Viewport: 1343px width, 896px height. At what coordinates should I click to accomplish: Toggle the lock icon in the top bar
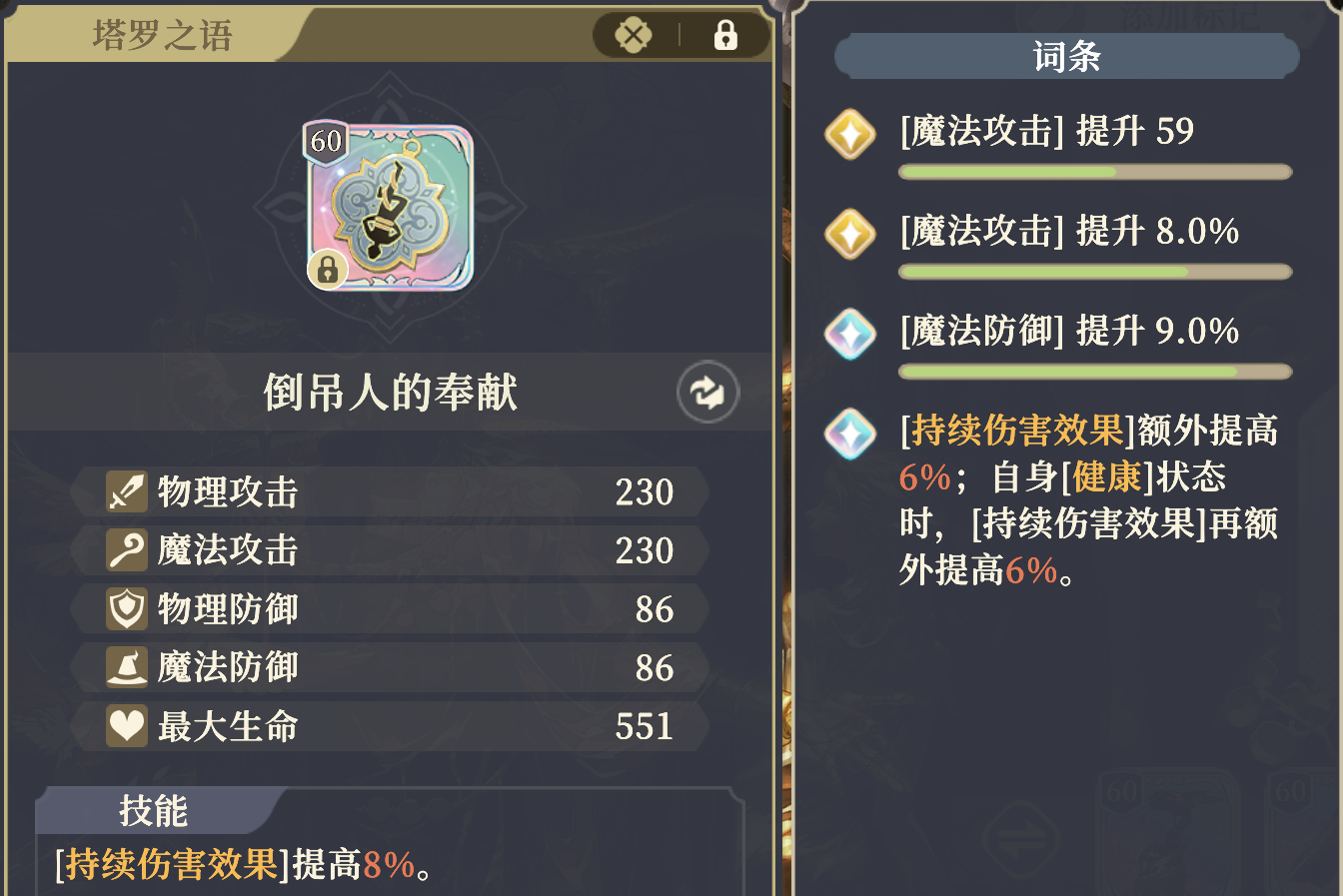point(726,35)
